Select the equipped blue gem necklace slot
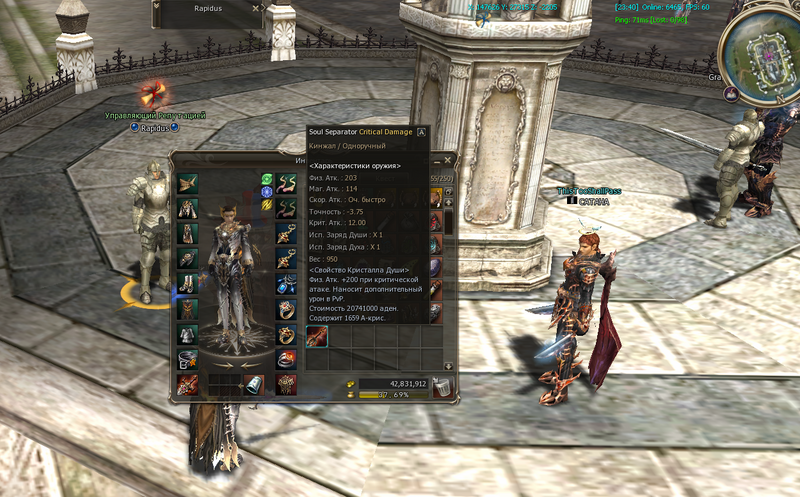The width and height of the screenshot is (800, 497). coord(287,285)
